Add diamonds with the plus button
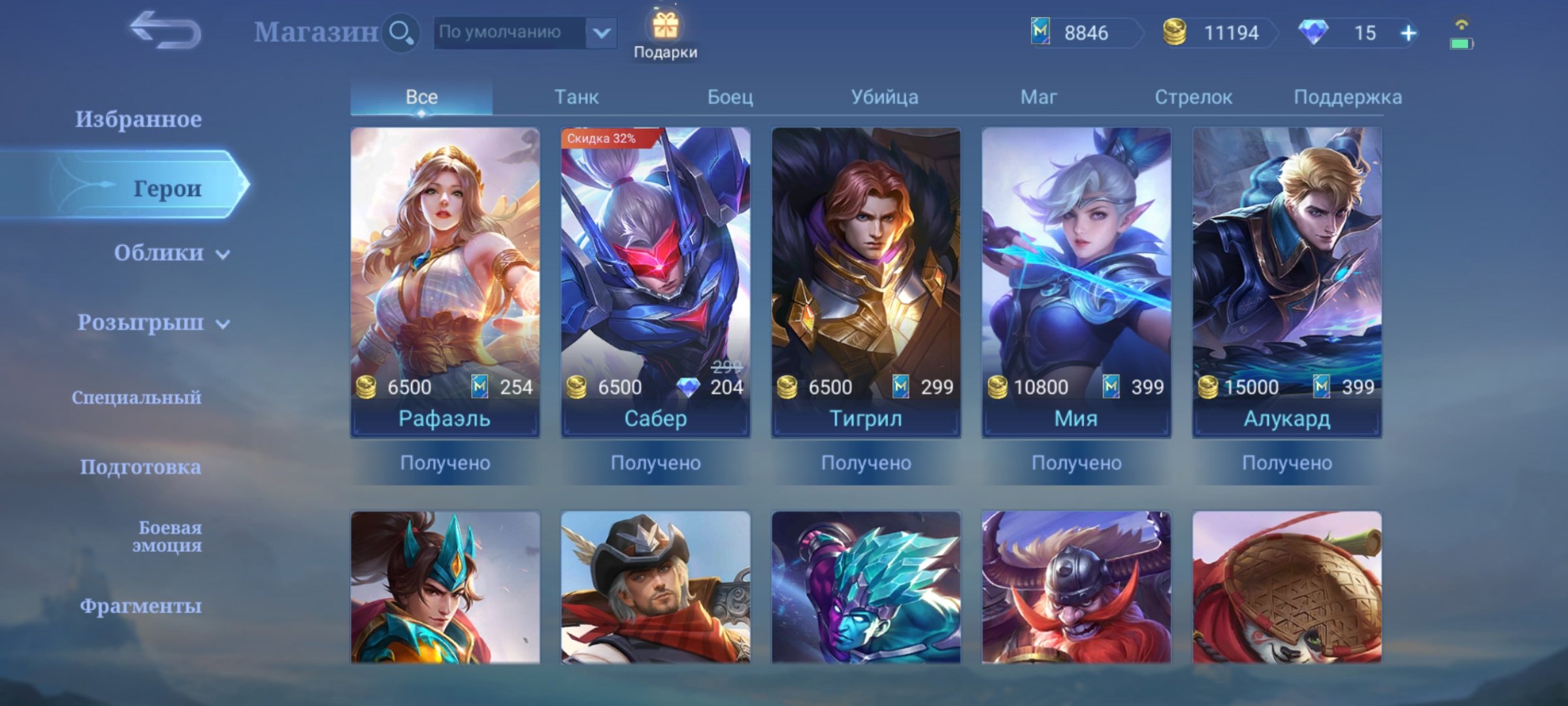 click(1408, 33)
